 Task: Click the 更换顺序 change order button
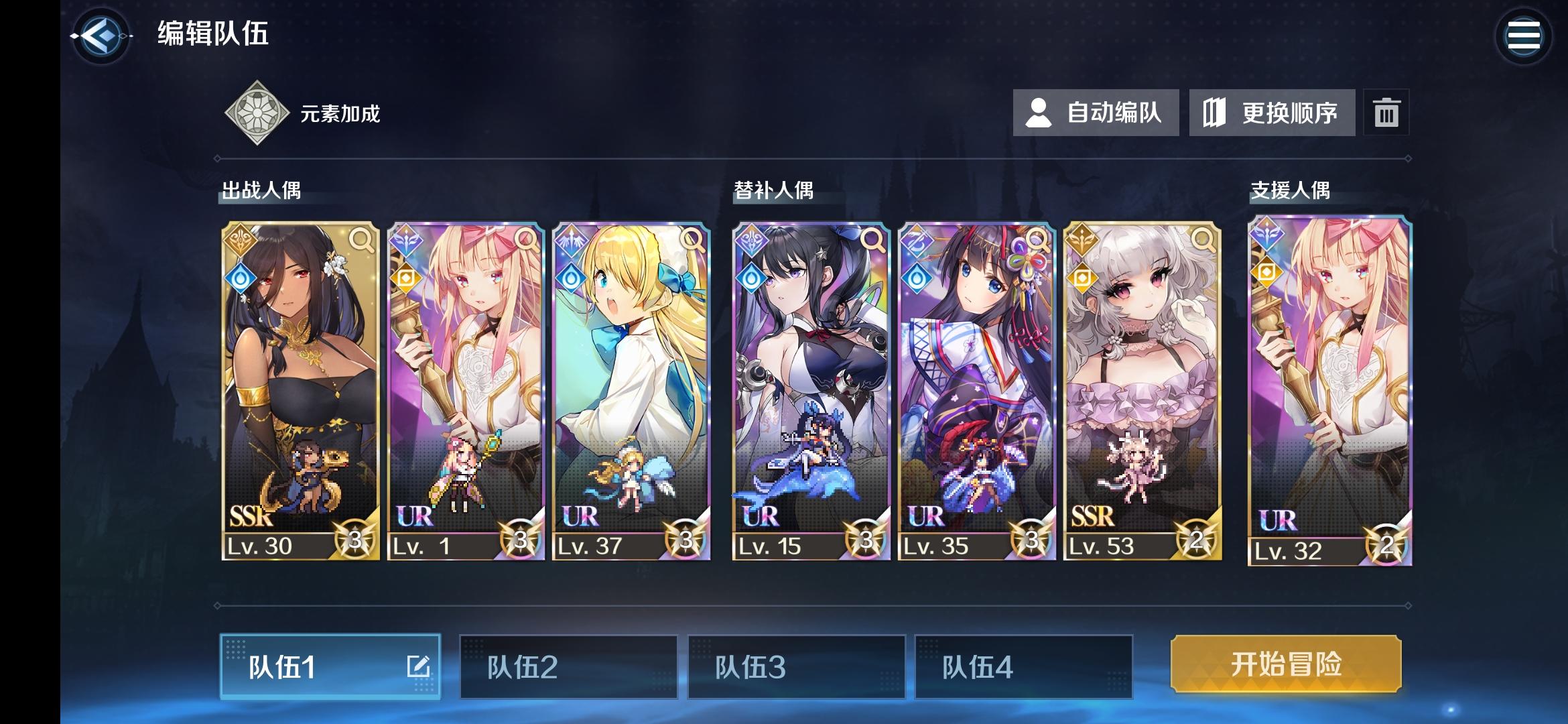[1272, 113]
